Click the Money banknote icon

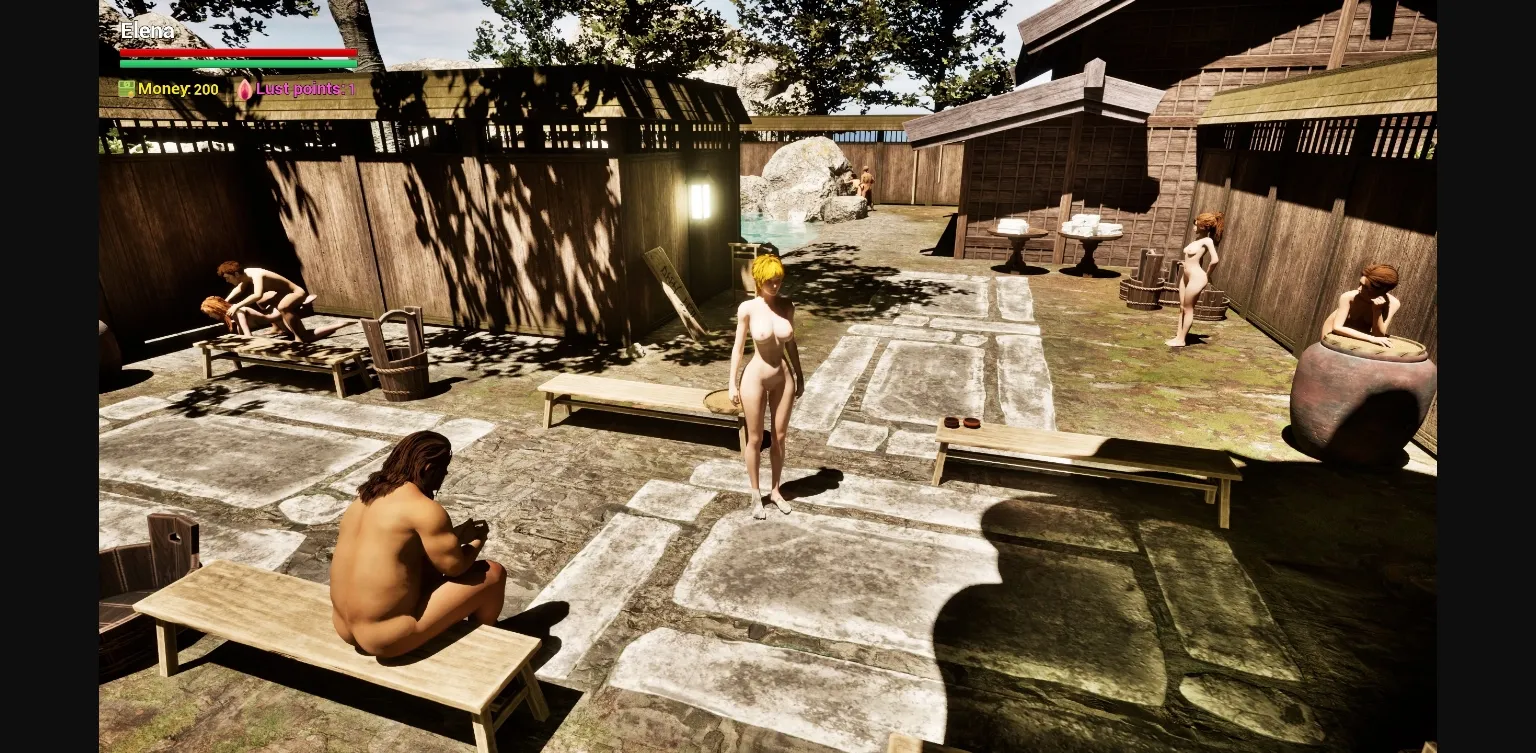click(126, 89)
